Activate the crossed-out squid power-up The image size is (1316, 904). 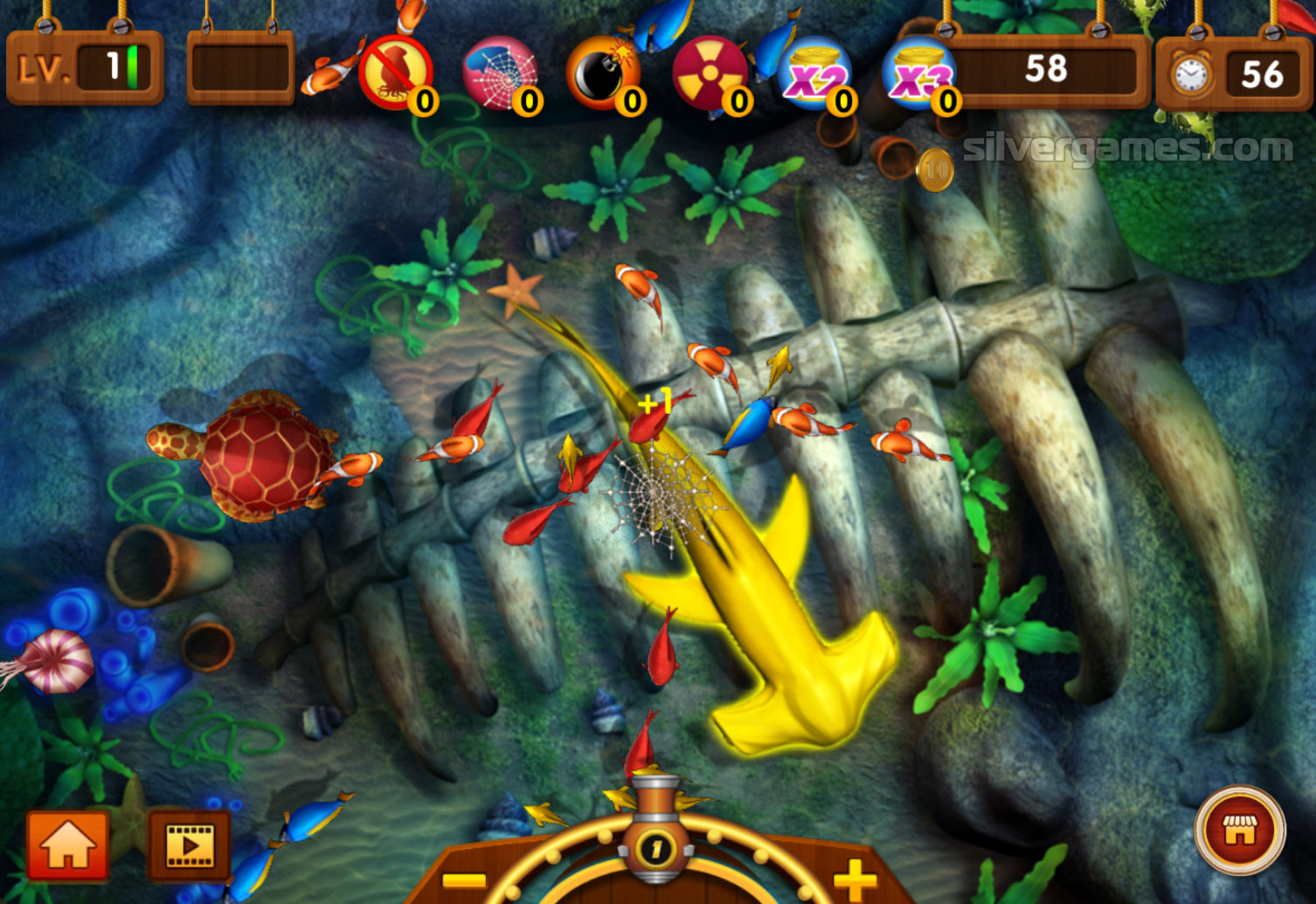(x=395, y=73)
